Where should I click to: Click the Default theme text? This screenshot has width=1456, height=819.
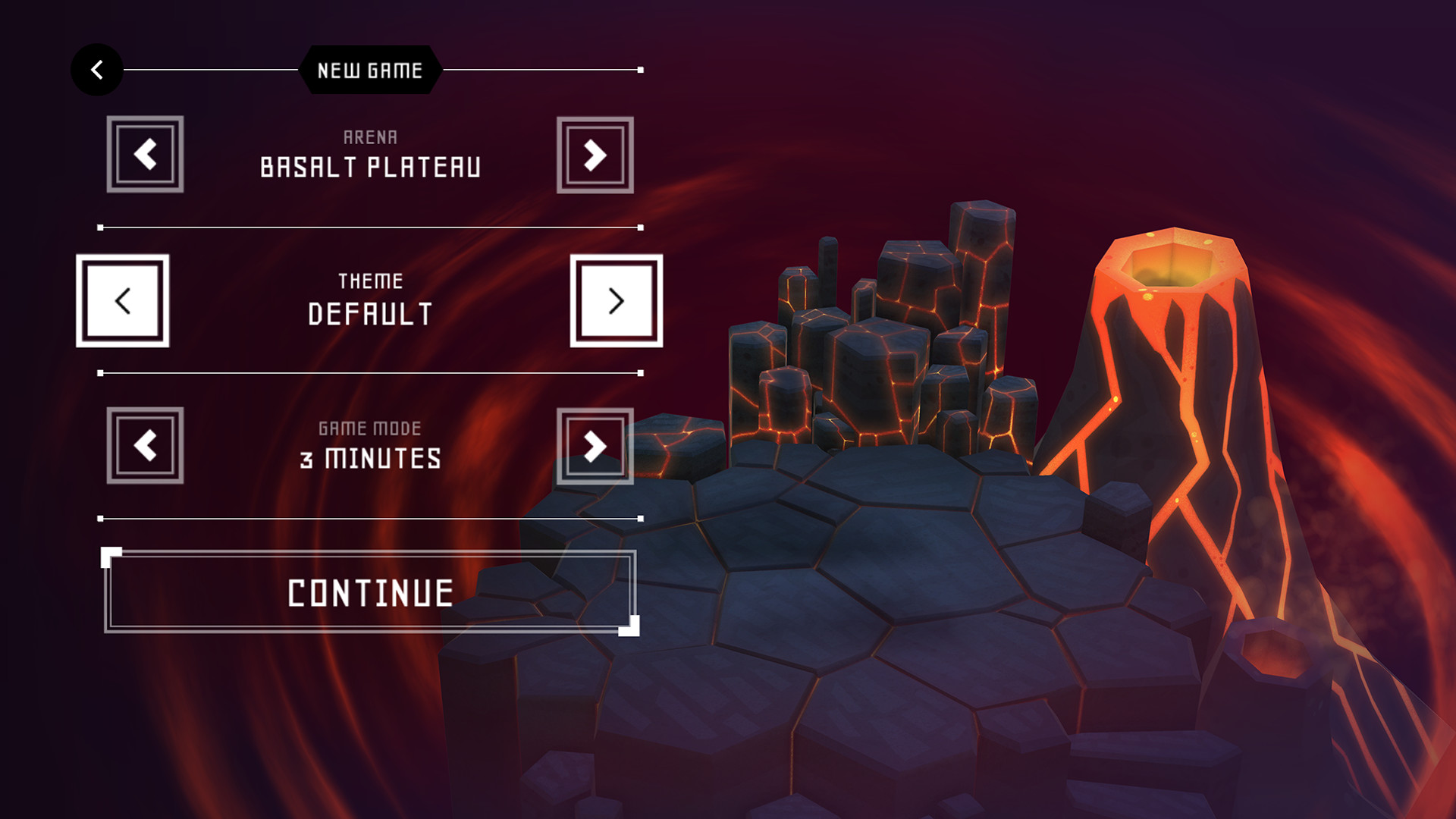[369, 311]
